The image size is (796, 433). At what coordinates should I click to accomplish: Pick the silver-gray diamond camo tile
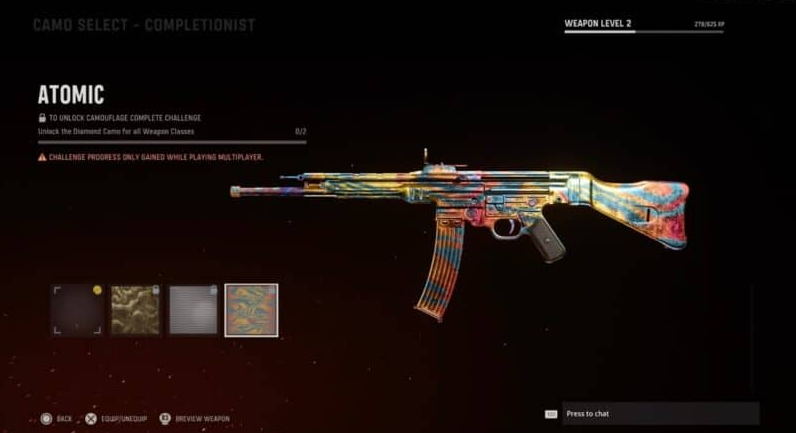click(193, 310)
